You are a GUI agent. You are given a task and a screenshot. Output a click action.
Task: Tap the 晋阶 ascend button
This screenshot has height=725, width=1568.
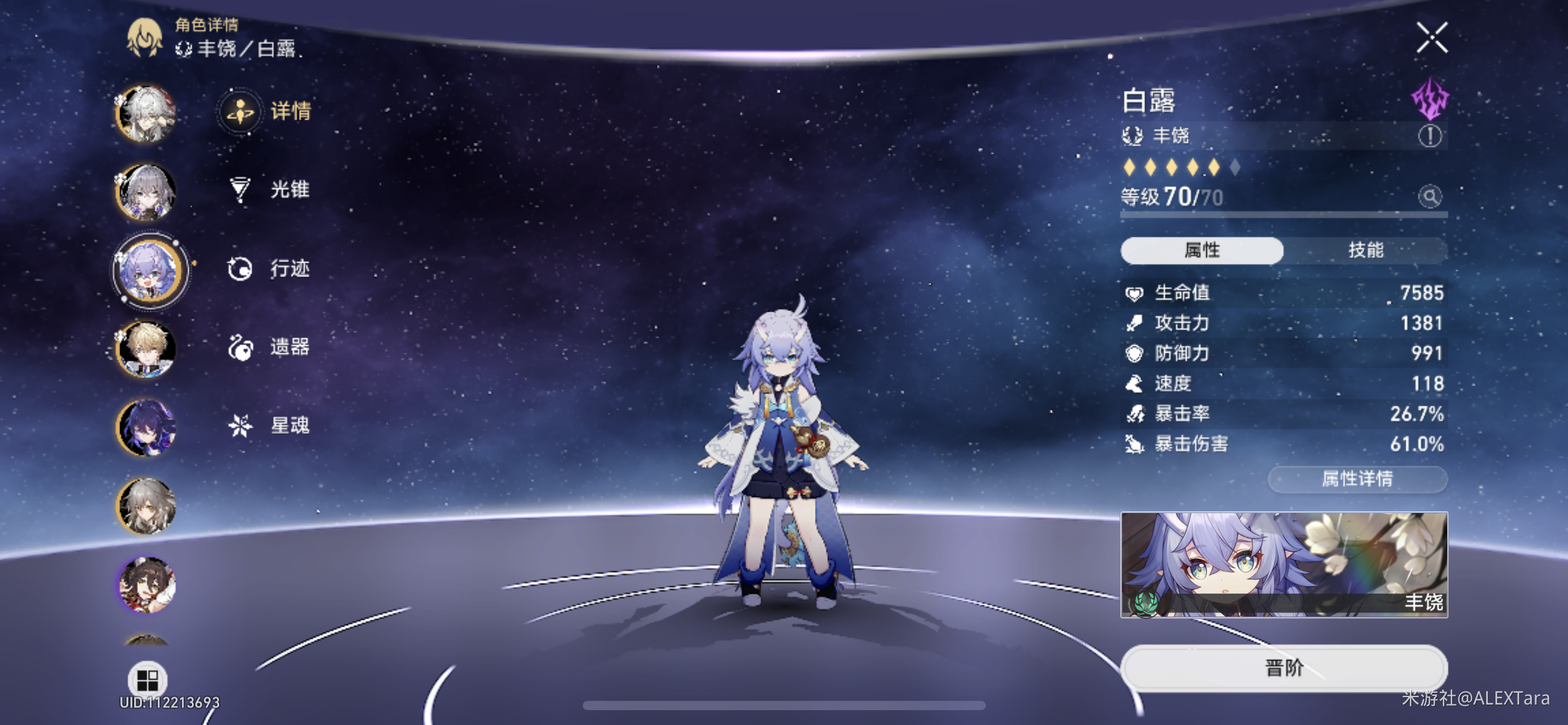[x=1284, y=668]
